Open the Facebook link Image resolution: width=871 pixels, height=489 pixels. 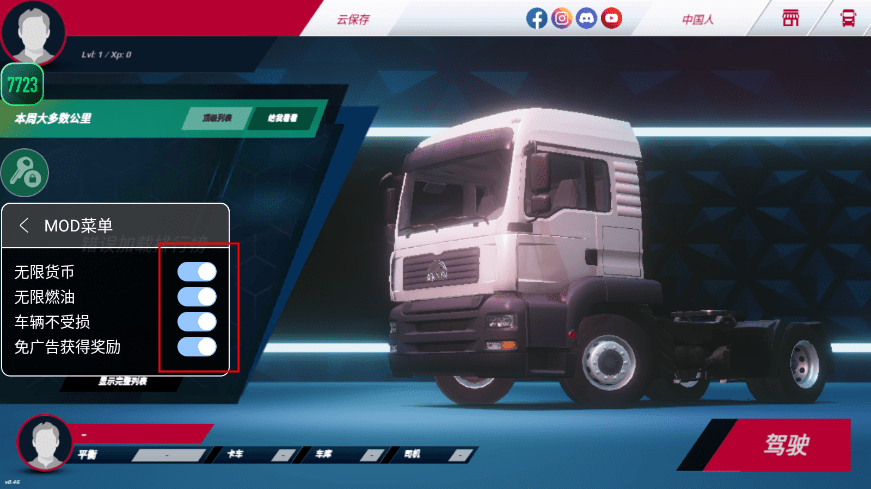537,18
